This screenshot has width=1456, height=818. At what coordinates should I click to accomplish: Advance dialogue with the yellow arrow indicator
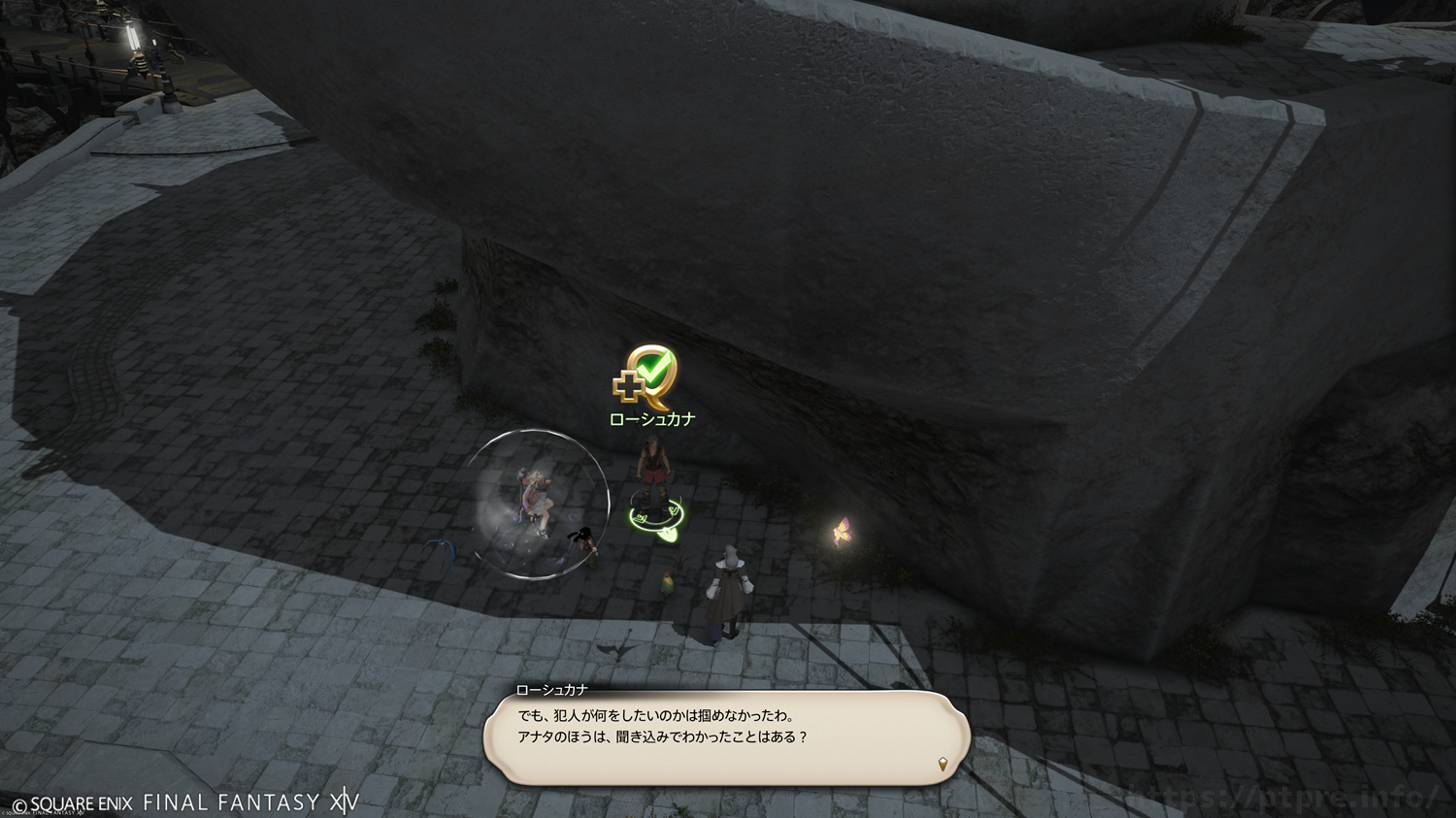coord(942,764)
